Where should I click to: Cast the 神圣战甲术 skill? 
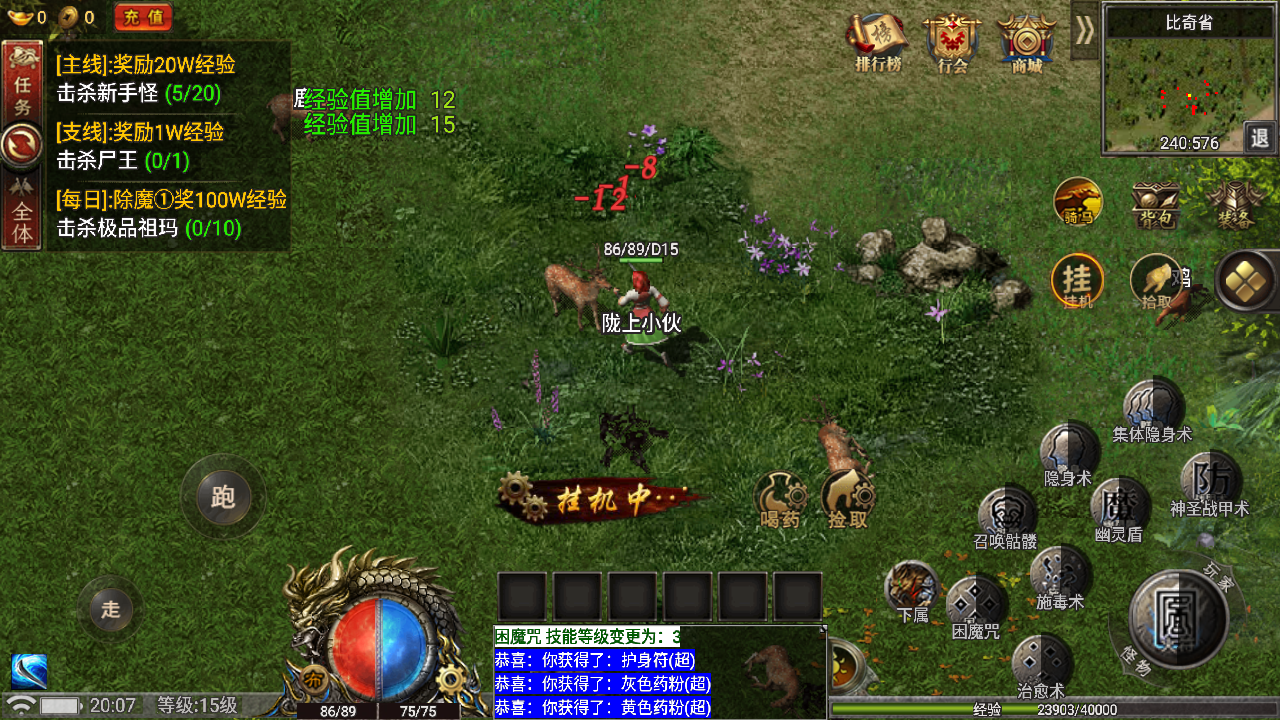tap(1210, 480)
